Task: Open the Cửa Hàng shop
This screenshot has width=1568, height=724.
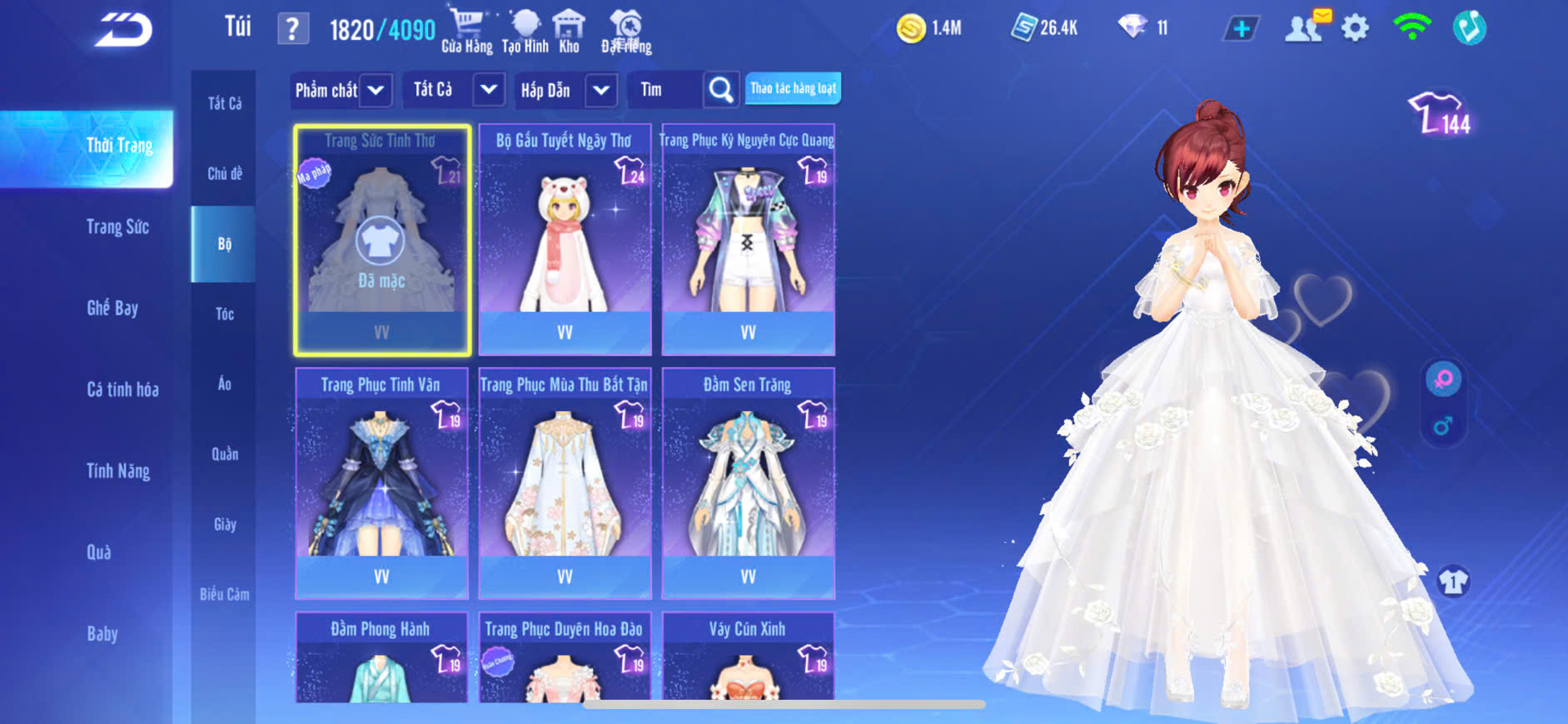Action: [x=466, y=31]
